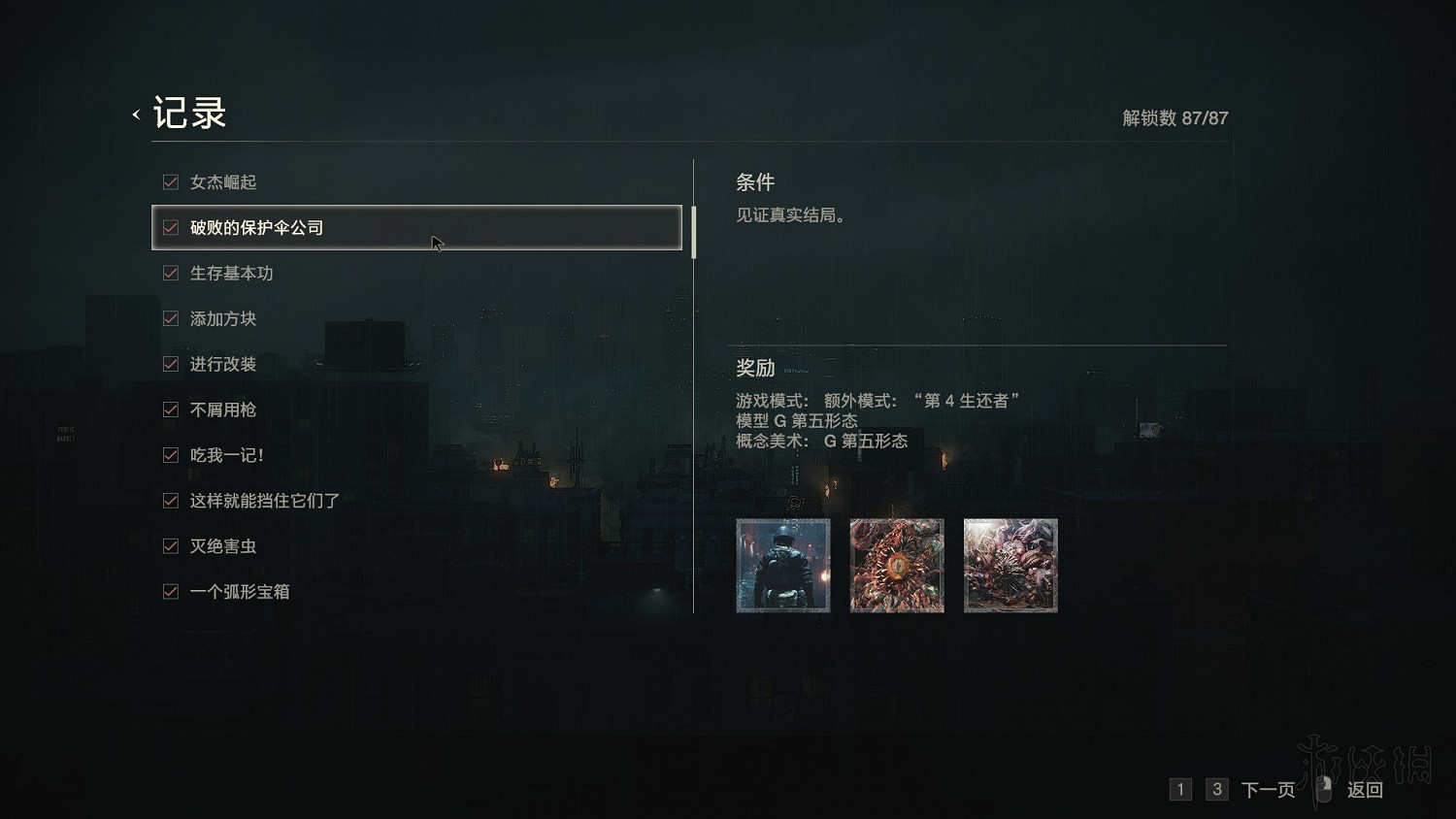Viewport: 1456px width, 819px height.
Task: Toggle the checkbox for 女杰崛起
Action: click(x=170, y=181)
